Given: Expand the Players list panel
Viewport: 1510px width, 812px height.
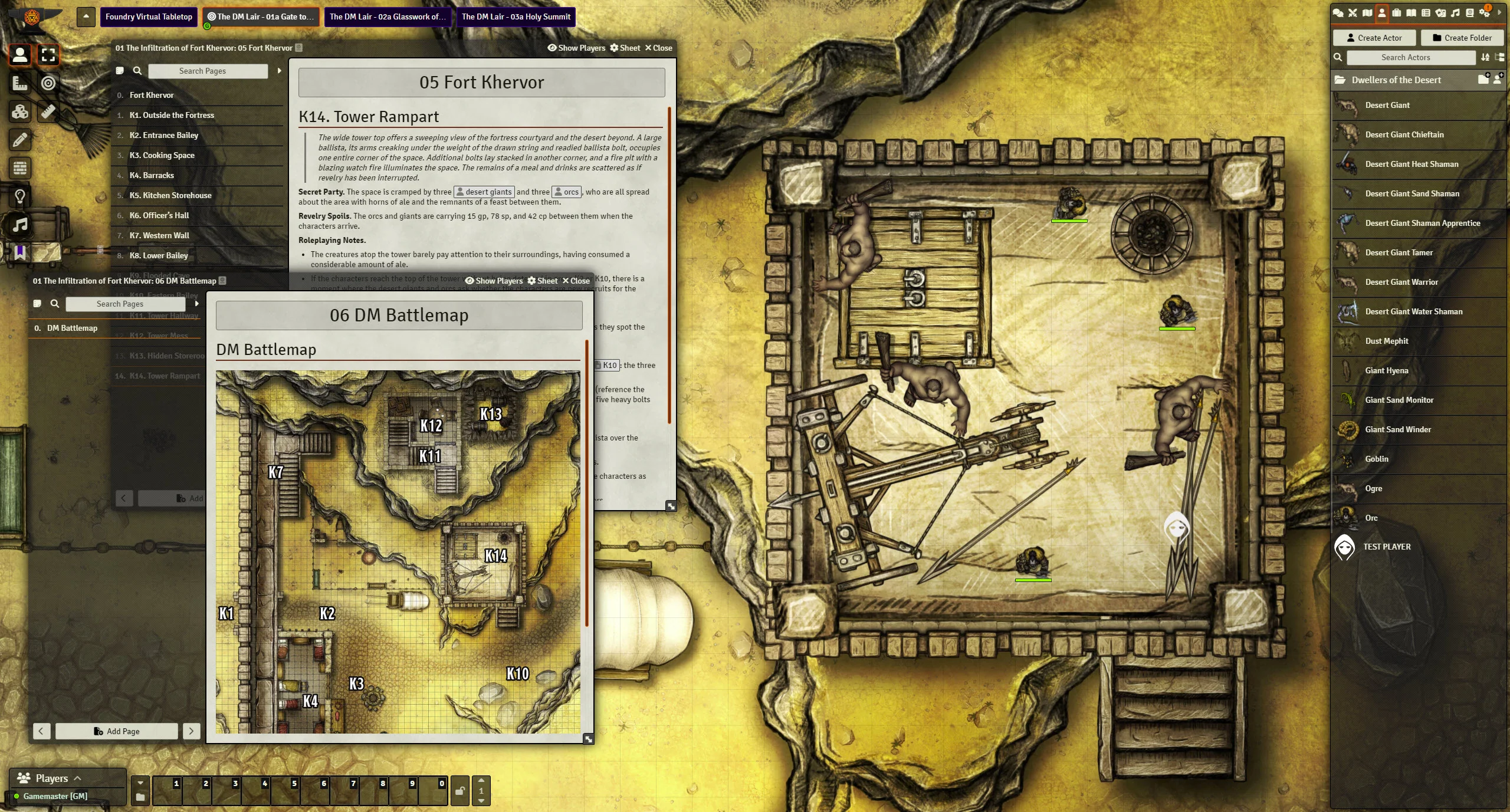Looking at the screenshot, I should click(52, 778).
